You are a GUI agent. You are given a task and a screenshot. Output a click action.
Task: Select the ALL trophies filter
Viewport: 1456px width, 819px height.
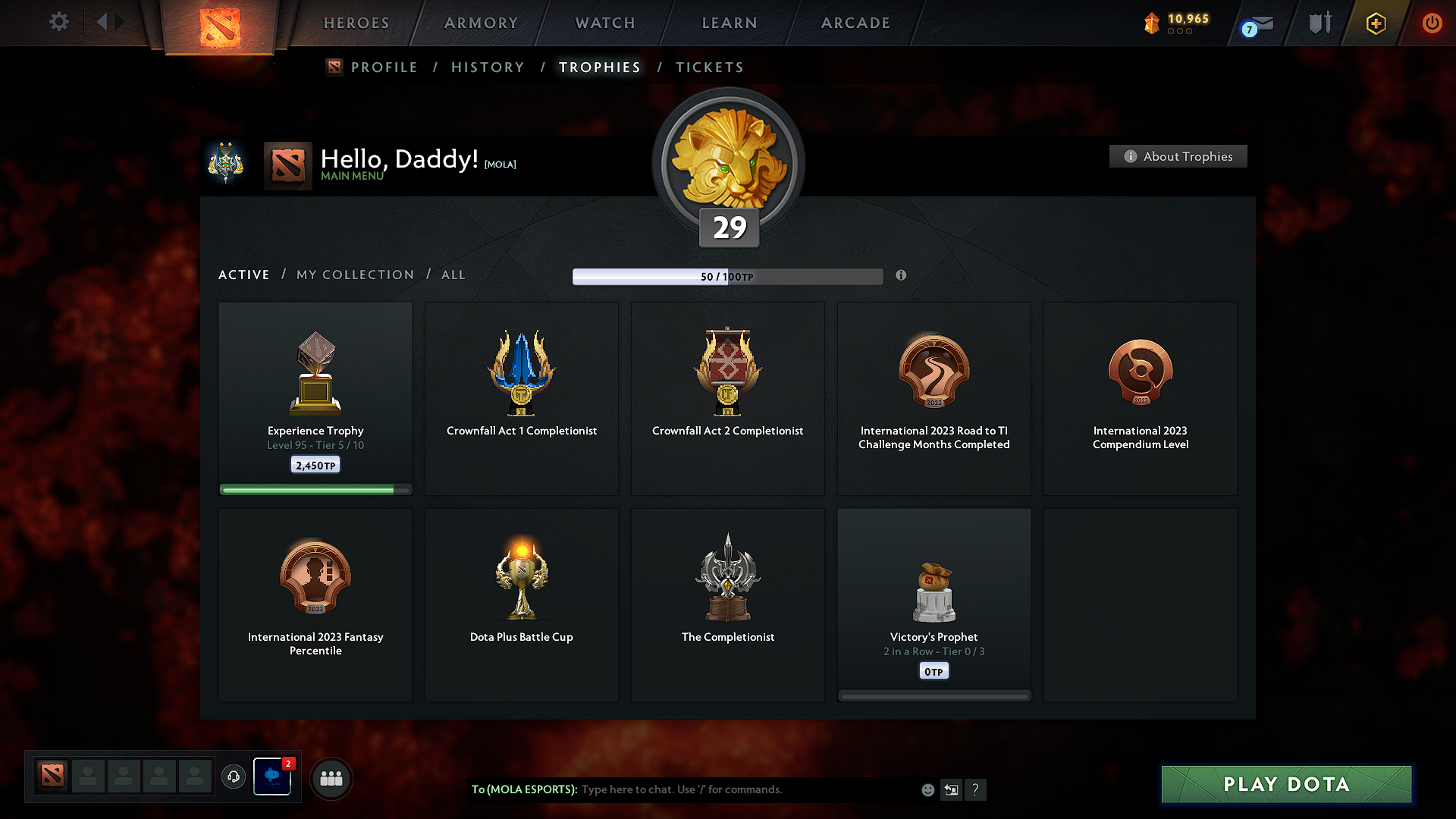click(x=453, y=275)
